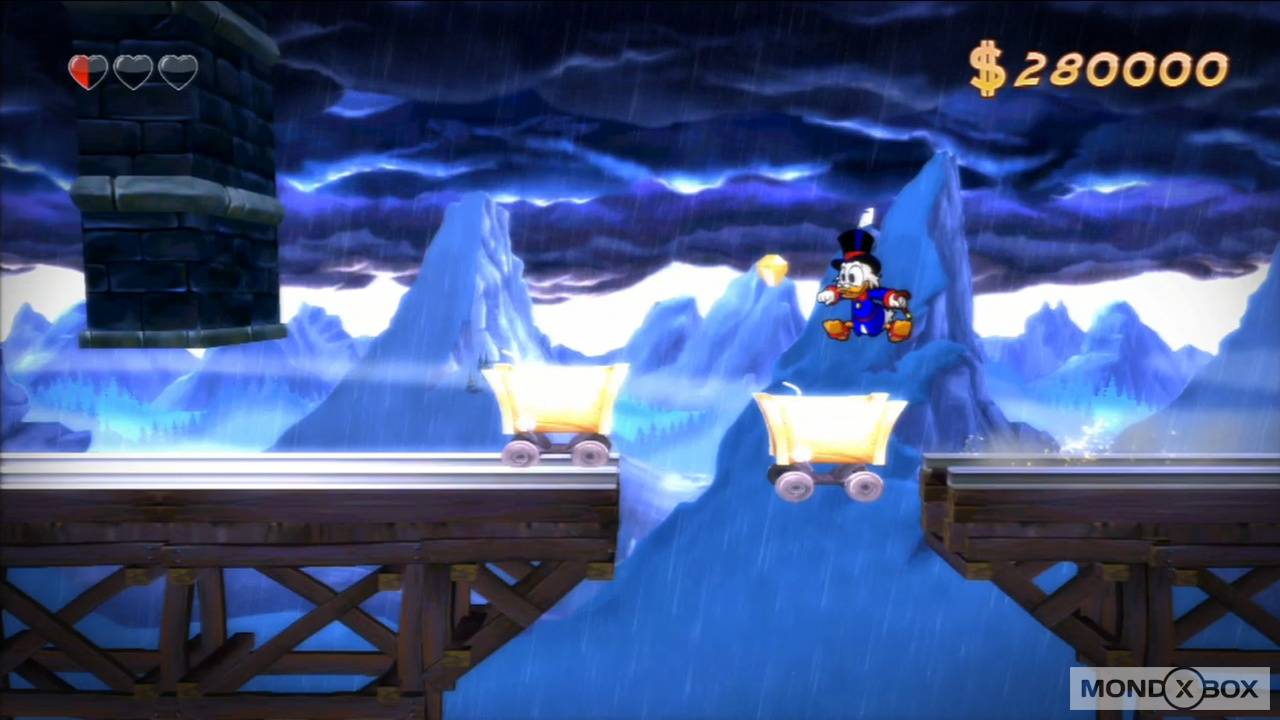Click the MondoXbox watermark banner
The image size is (1280, 720).
tap(1172, 689)
